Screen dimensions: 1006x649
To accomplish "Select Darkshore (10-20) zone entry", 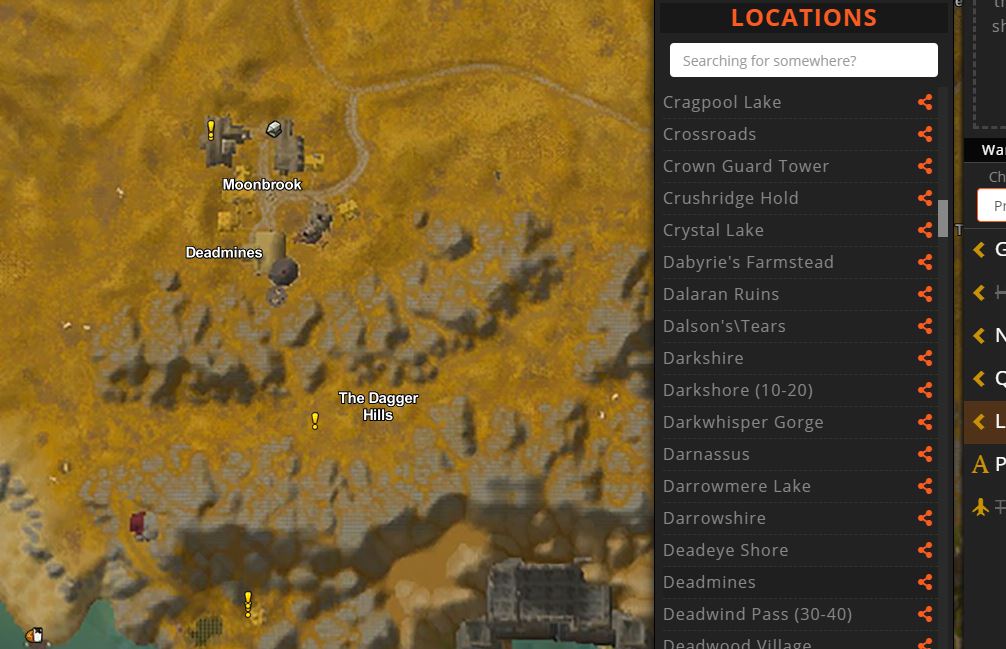I will [737, 390].
